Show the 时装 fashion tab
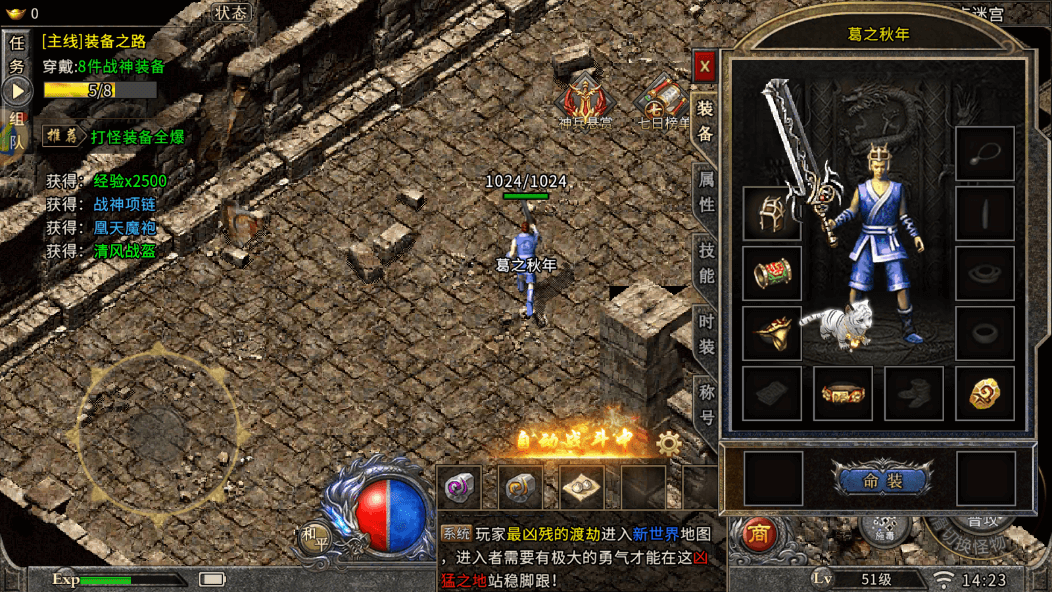Image resolution: width=1052 pixels, height=592 pixels. 706,334
